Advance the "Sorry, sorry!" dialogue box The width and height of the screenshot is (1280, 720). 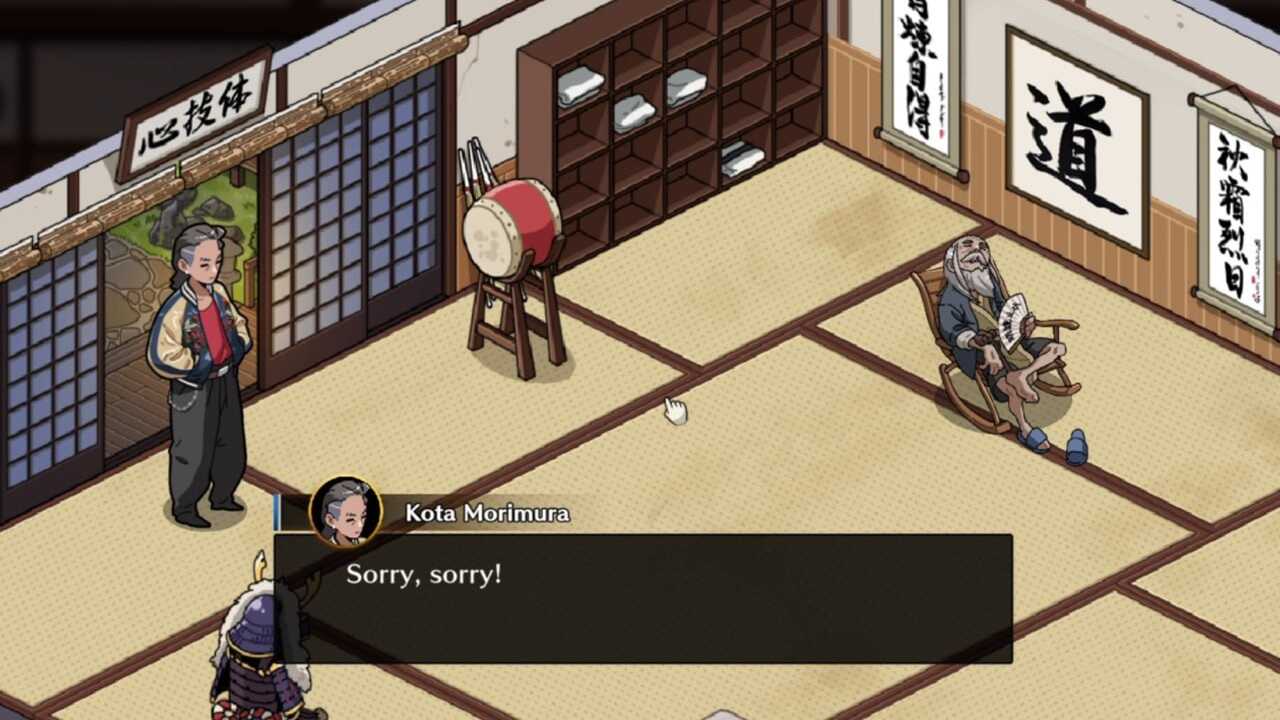click(x=643, y=598)
